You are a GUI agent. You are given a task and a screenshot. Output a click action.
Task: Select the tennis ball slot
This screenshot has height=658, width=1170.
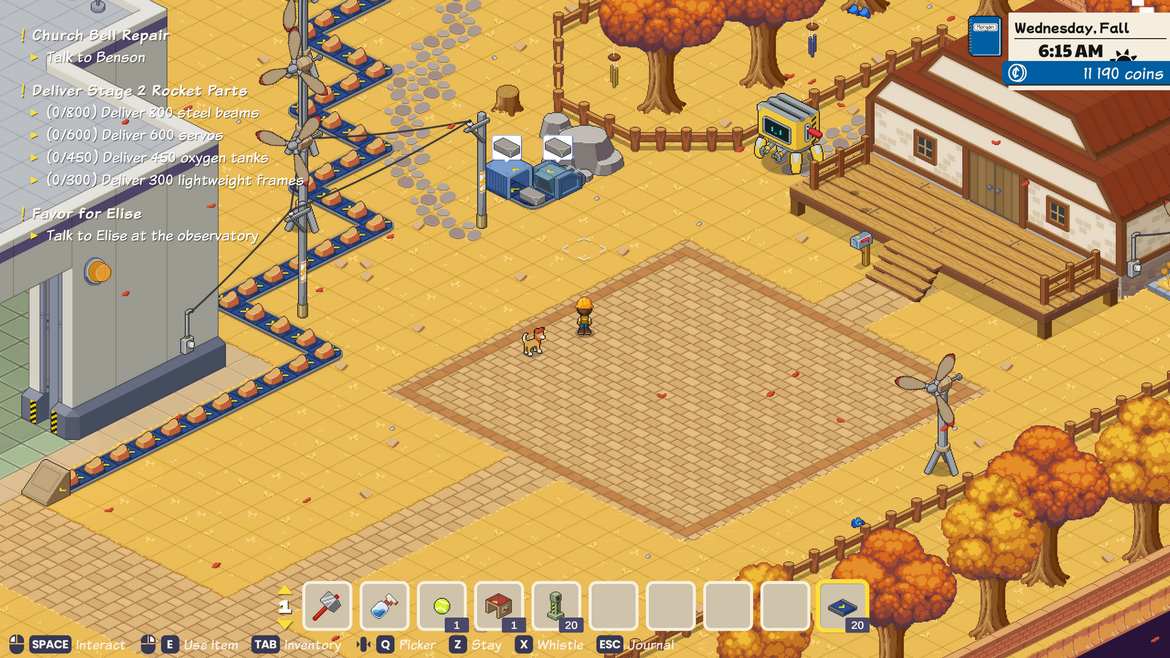coord(442,606)
